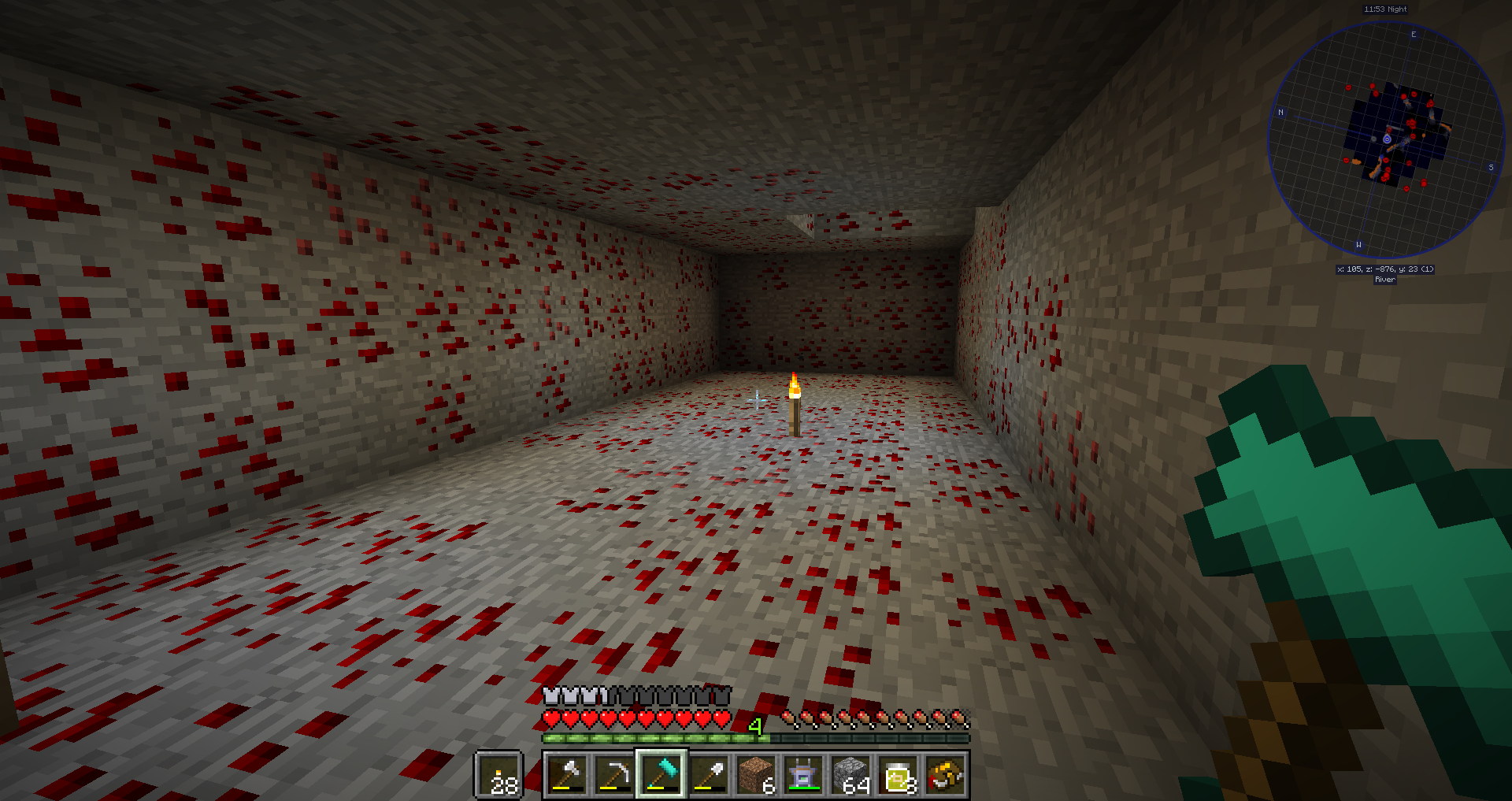Click the circular minimap
The width and height of the screenshot is (1512, 801).
click(x=1386, y=140)
